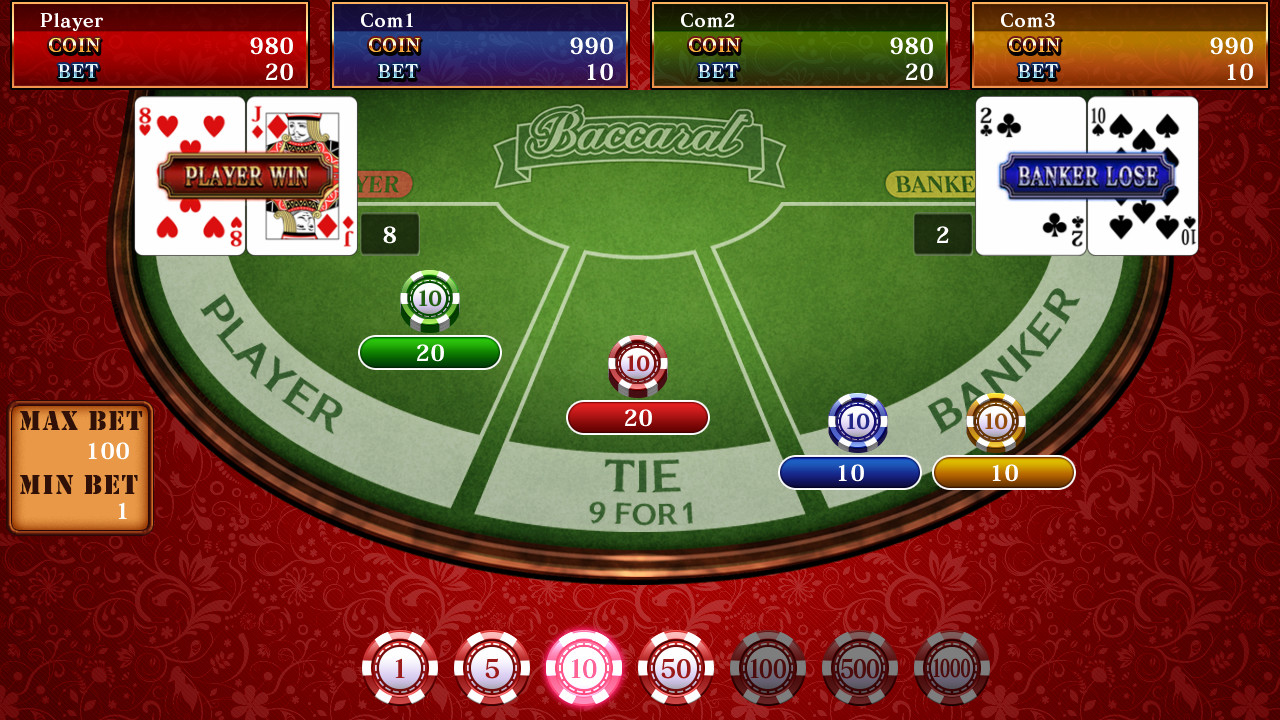Viewport: 1280px width, 720px height.
Task: Click the red chip on TIE area
Action: point(637,365)
